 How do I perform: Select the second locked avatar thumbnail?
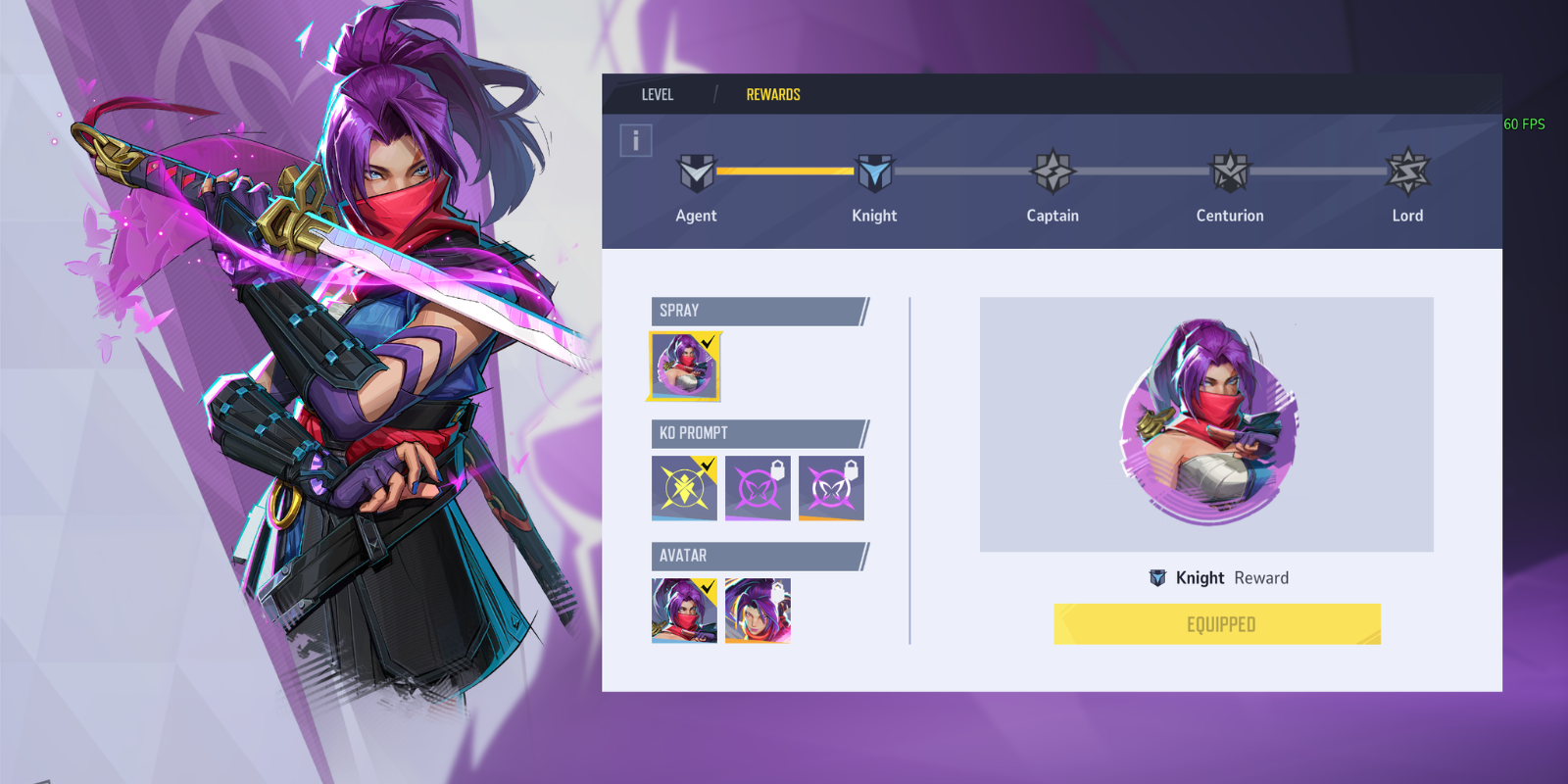pyautogui.click(x=757, y=611)
